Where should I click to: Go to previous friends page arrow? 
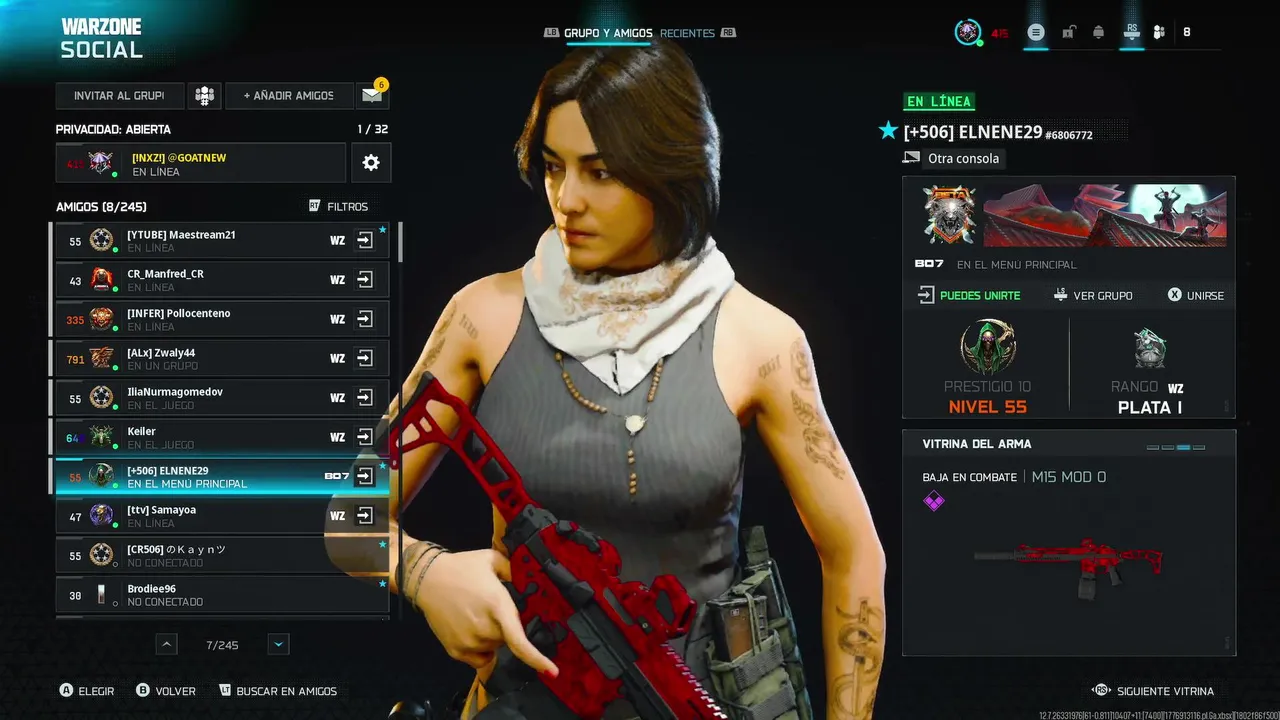pos(167,645)
